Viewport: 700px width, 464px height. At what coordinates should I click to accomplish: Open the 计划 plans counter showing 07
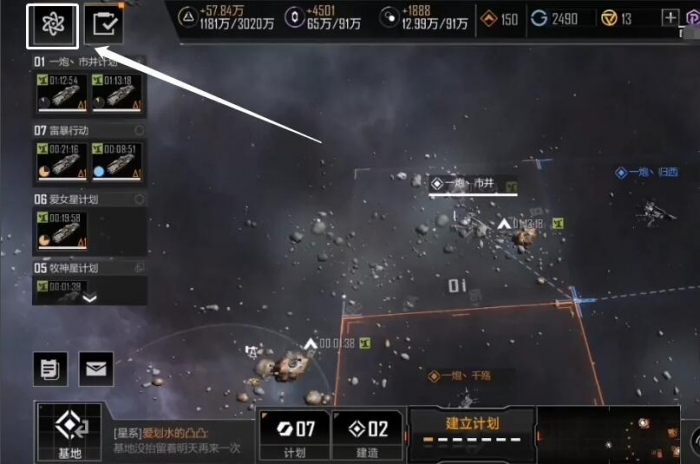click(x=294, y=435)
